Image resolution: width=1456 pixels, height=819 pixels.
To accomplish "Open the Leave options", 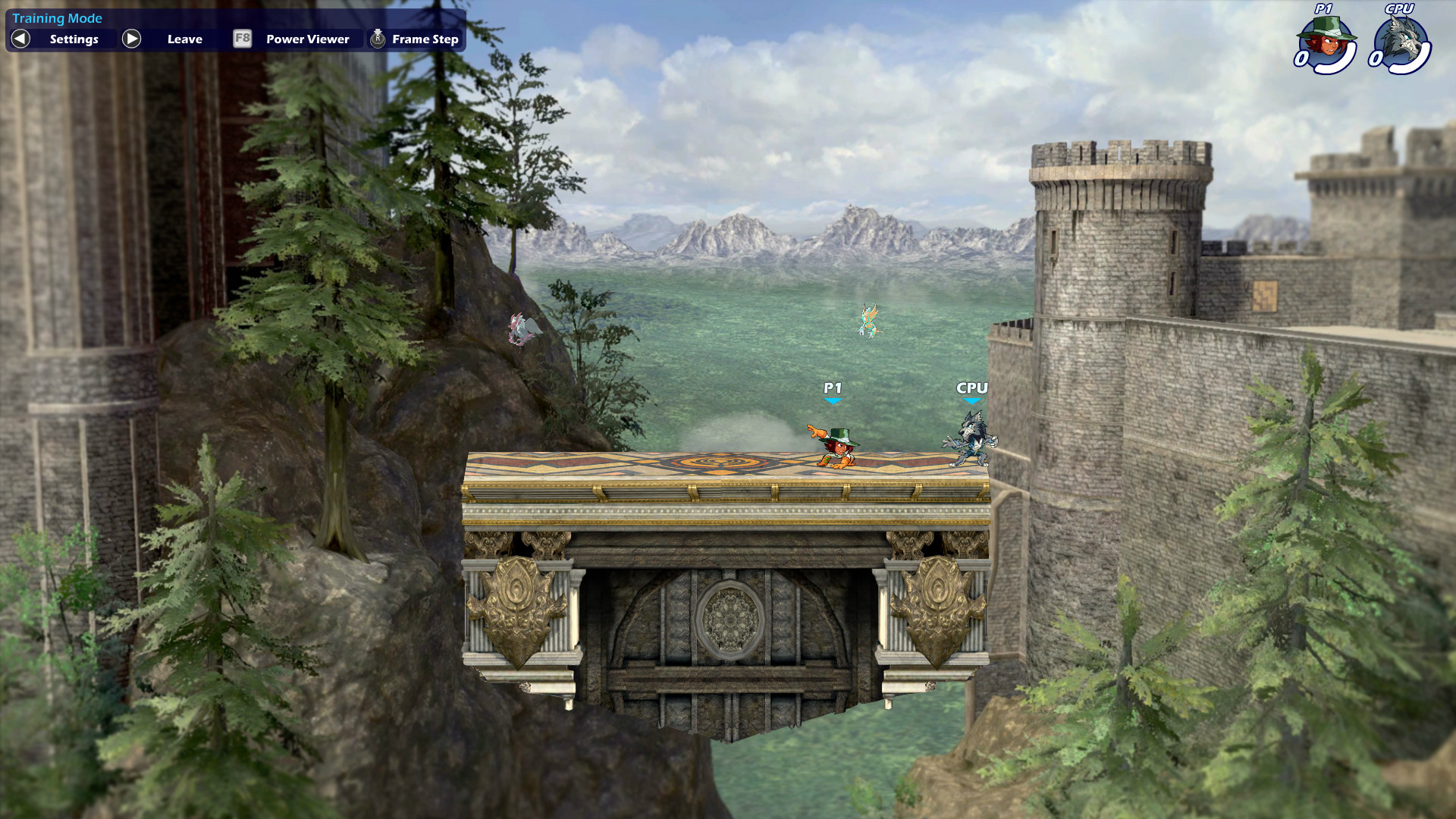I will coord(184,39).
